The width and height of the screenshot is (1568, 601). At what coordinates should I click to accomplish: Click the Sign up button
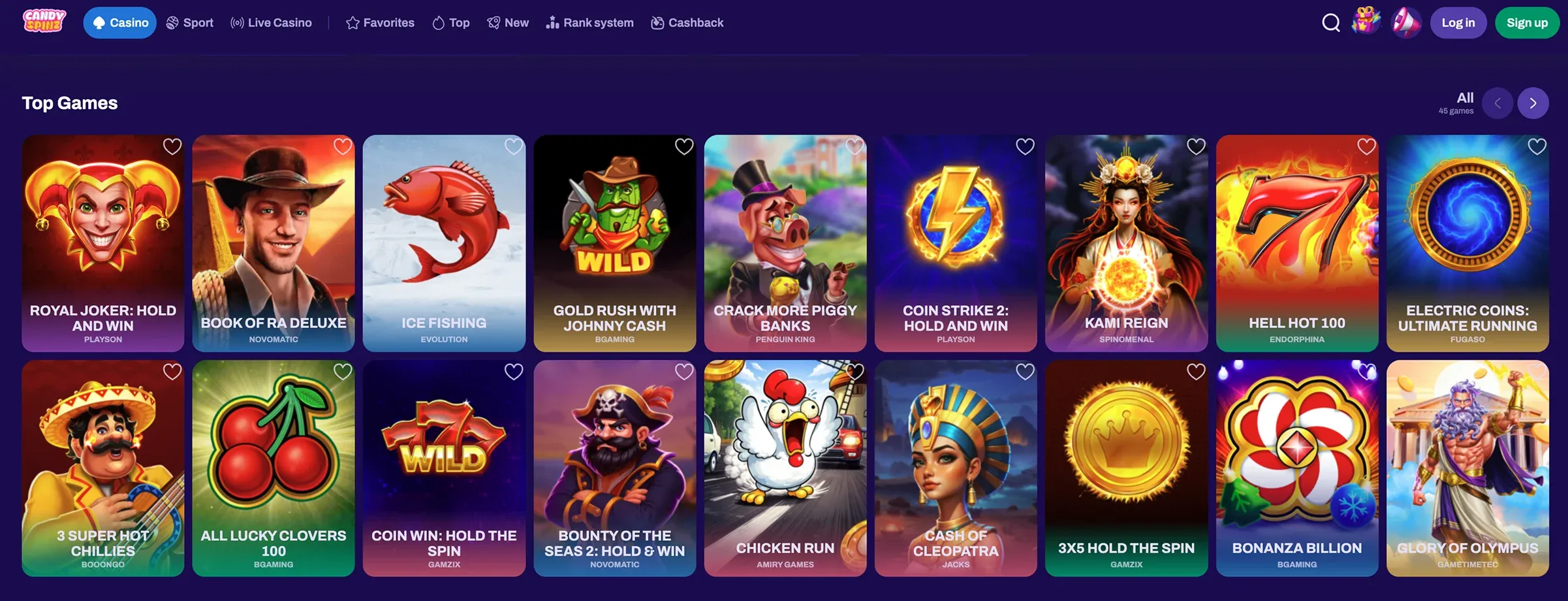click(x=1527, y=23)
